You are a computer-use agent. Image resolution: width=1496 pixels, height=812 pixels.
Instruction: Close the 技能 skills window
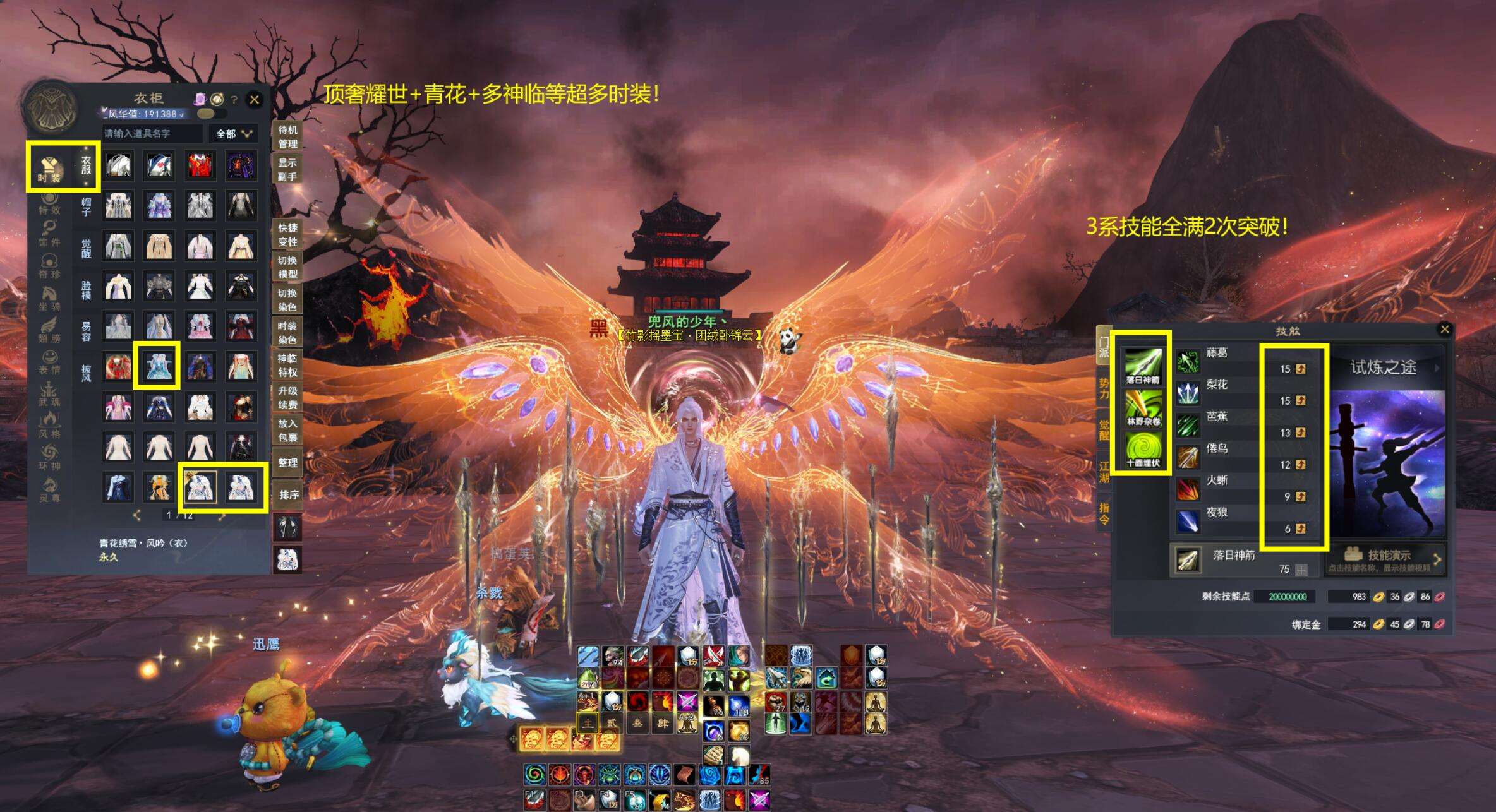tap(1444, 329)
